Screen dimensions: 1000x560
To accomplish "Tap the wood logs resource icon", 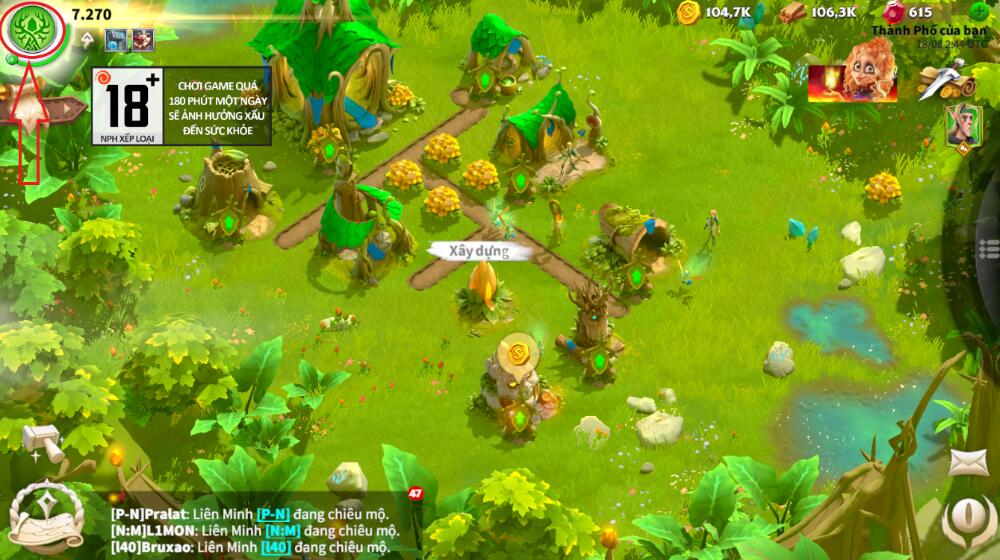I will (793, 13).
